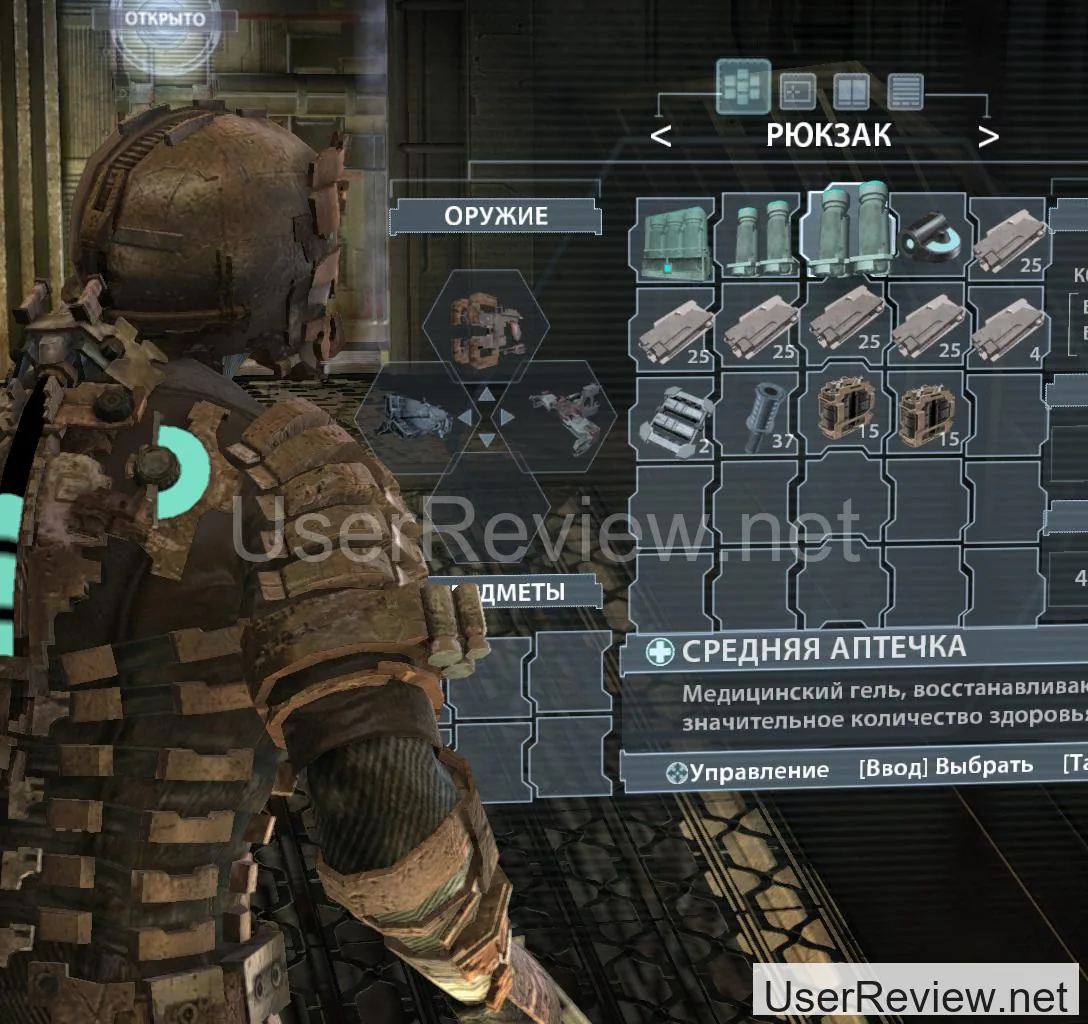
Task: Open the text-lined database tab
Action: coord(905,92)
